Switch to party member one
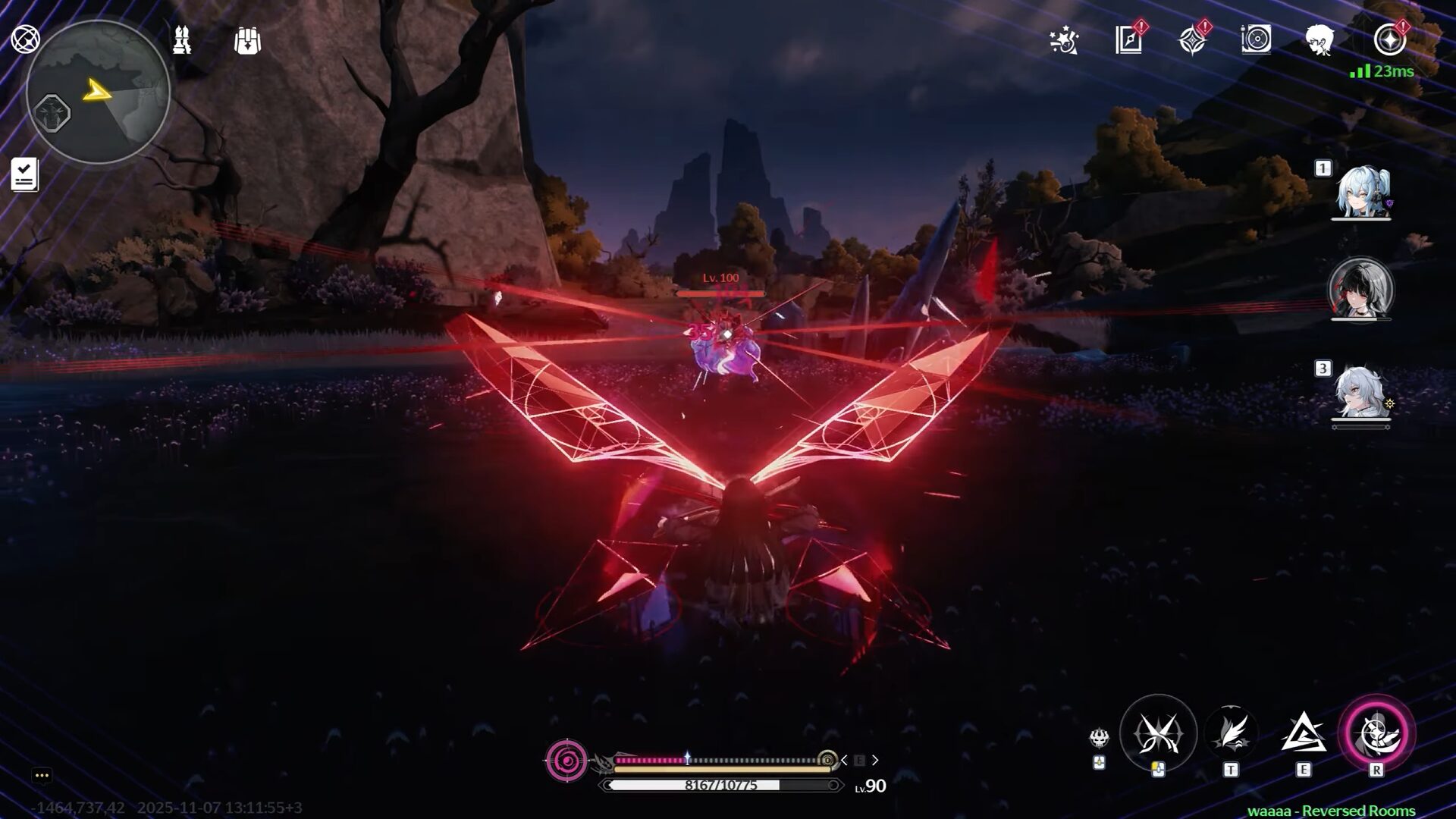Screen dimensions: 1456x819 click(1362, 191)
